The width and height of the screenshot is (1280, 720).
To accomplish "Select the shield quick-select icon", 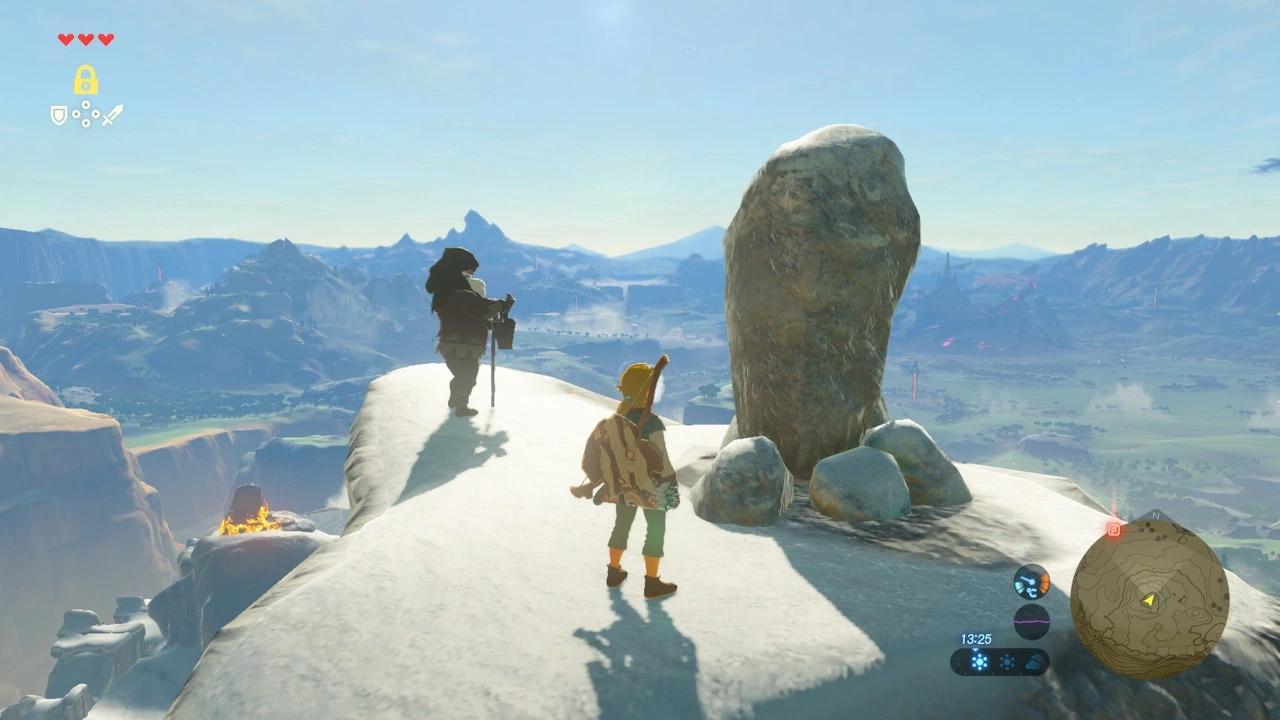I will click(59, 115).
